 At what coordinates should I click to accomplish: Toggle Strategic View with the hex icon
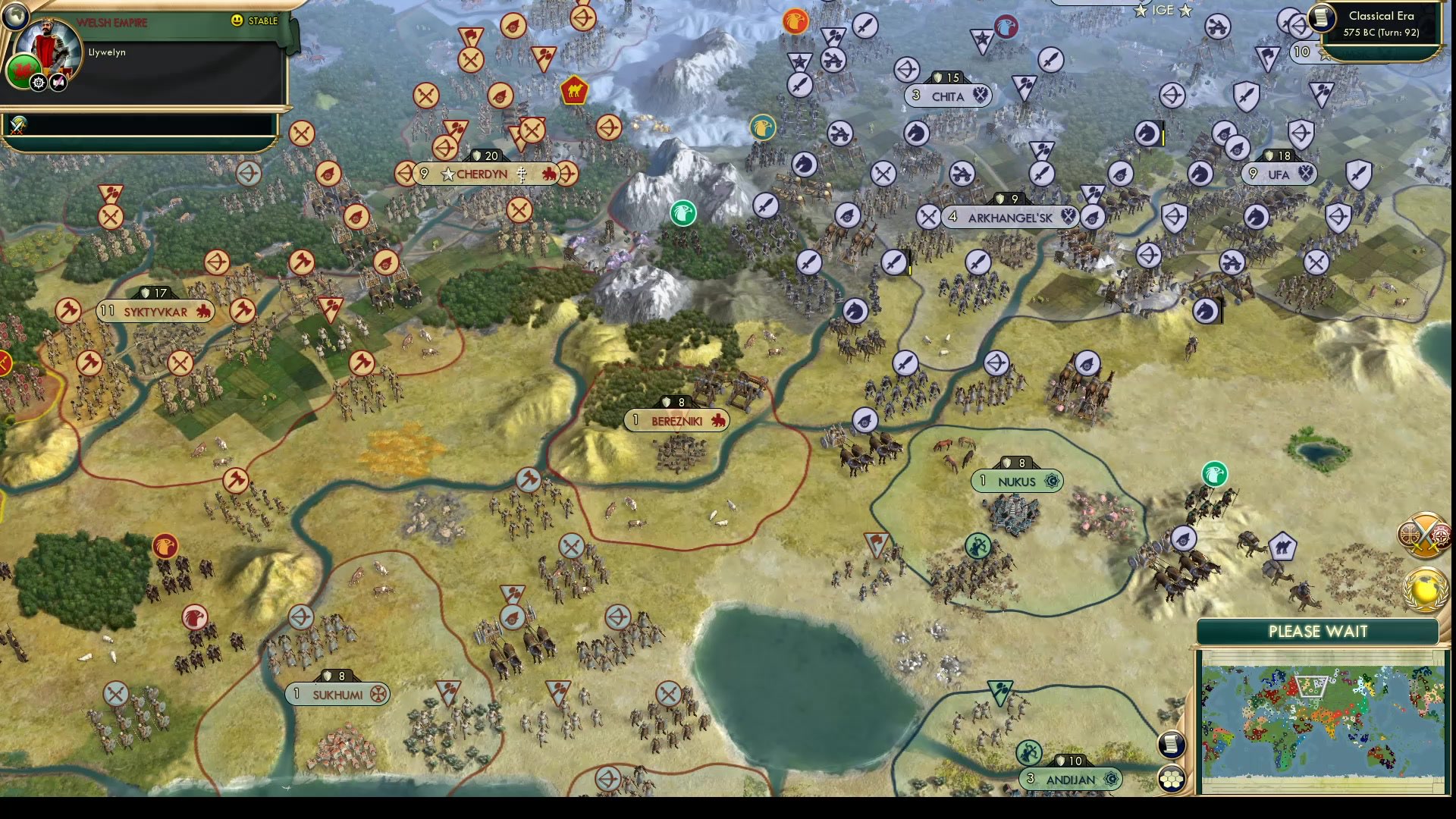coord(1172,778)
